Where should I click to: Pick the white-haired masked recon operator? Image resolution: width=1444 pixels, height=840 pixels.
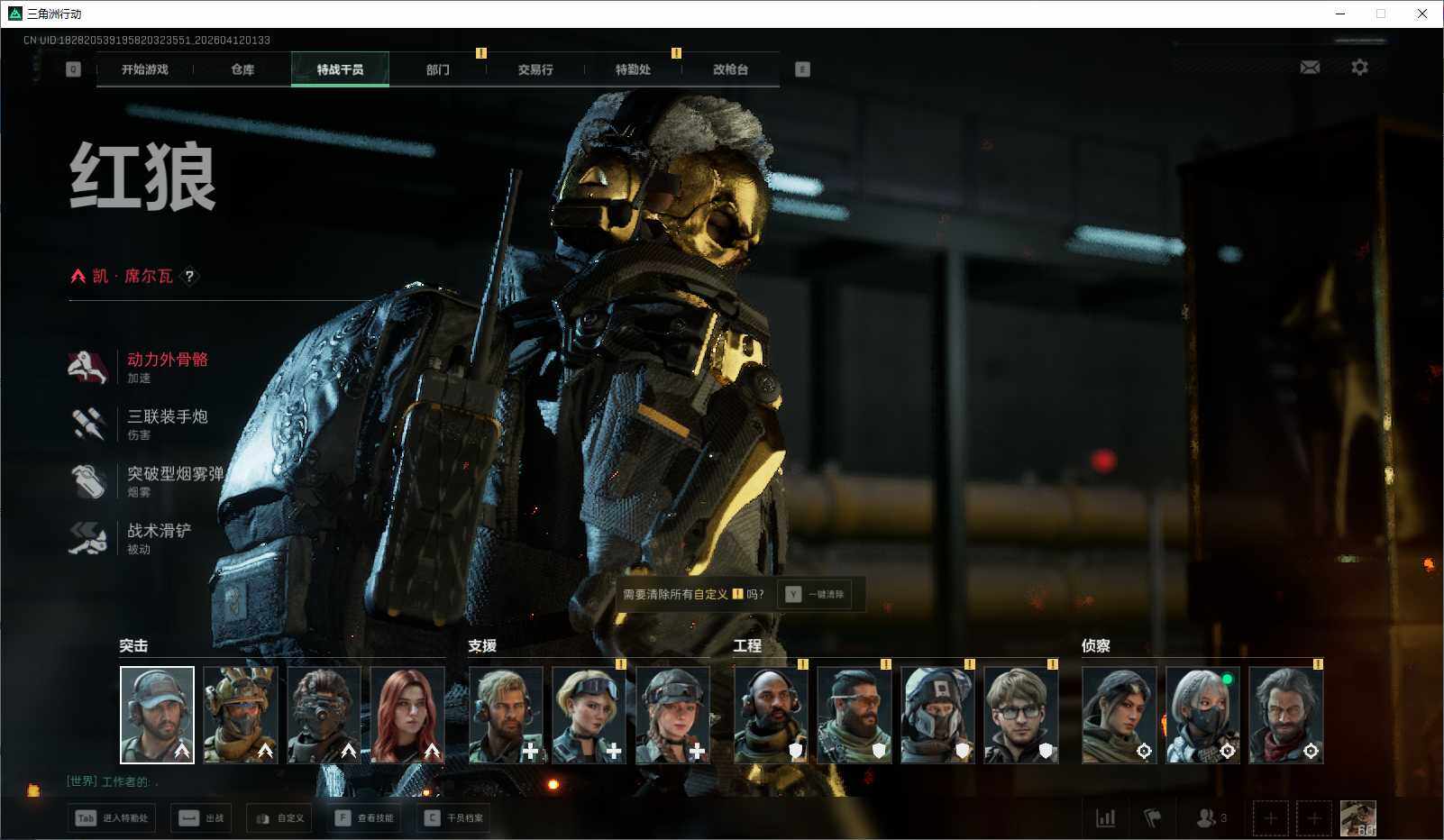coord(1202,715)
